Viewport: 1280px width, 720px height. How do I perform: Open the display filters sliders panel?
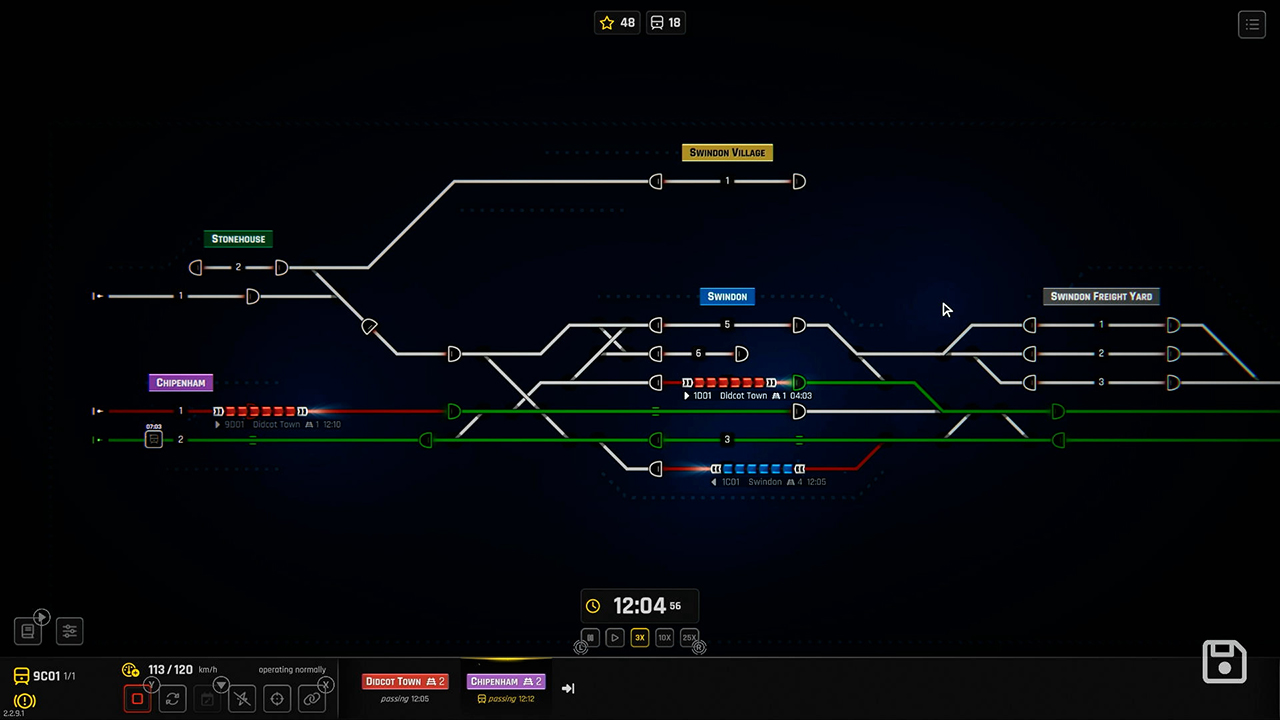point(69,631)
